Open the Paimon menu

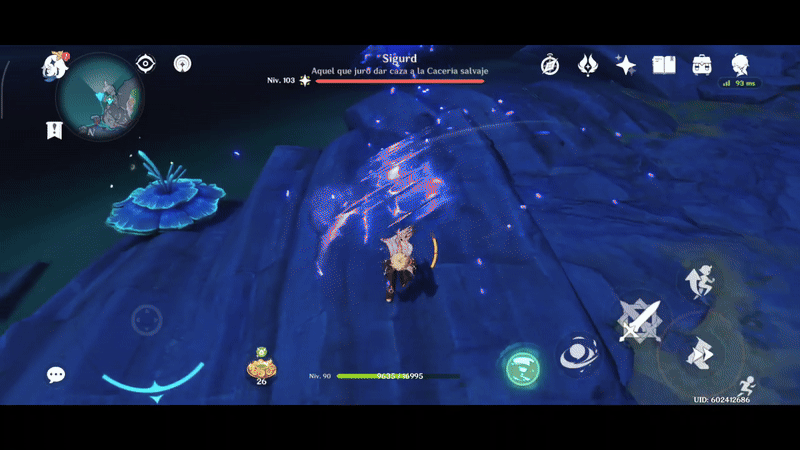53,66
